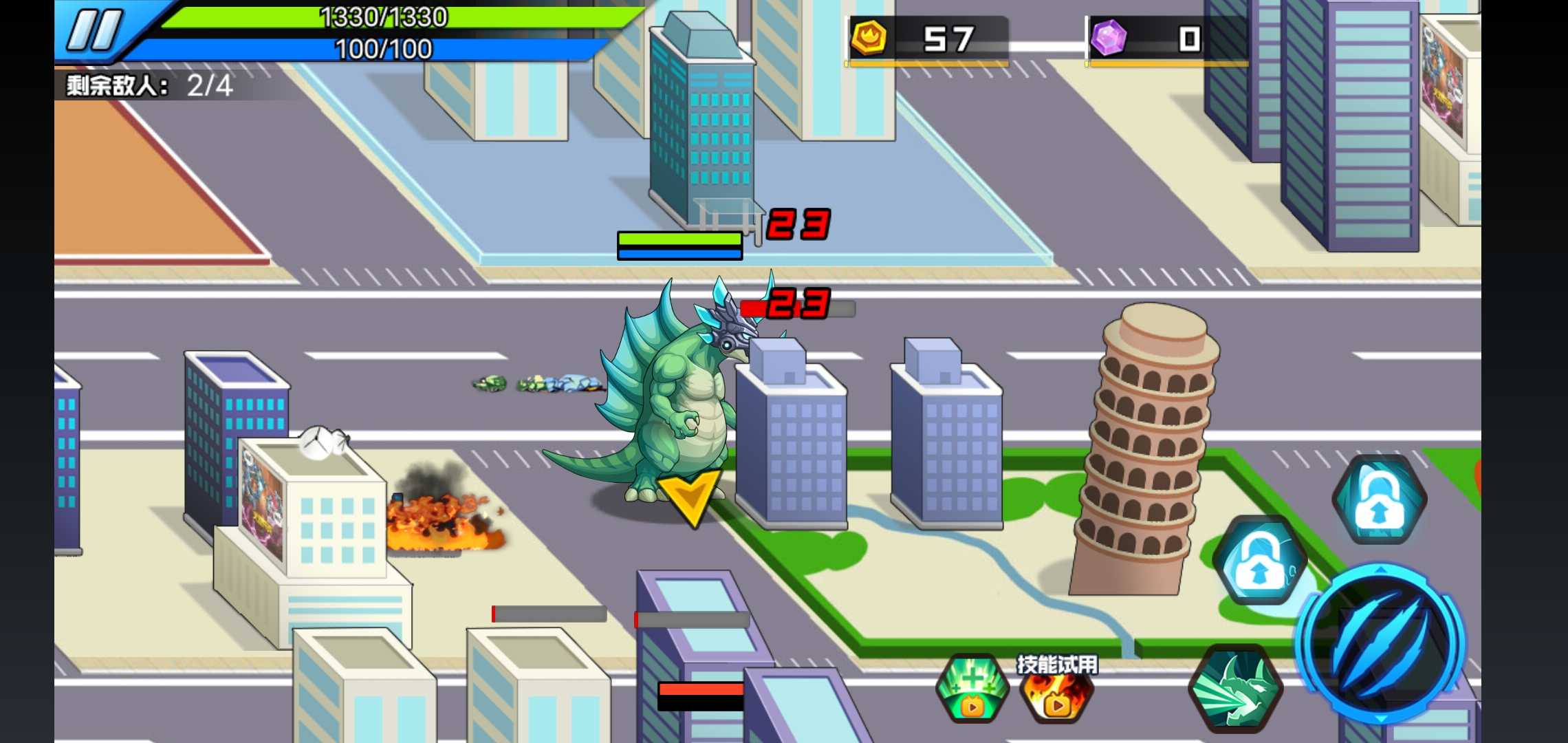Use the green dragon breath skill
The height and width of the screenshot is (743, 1568).
1234,688
